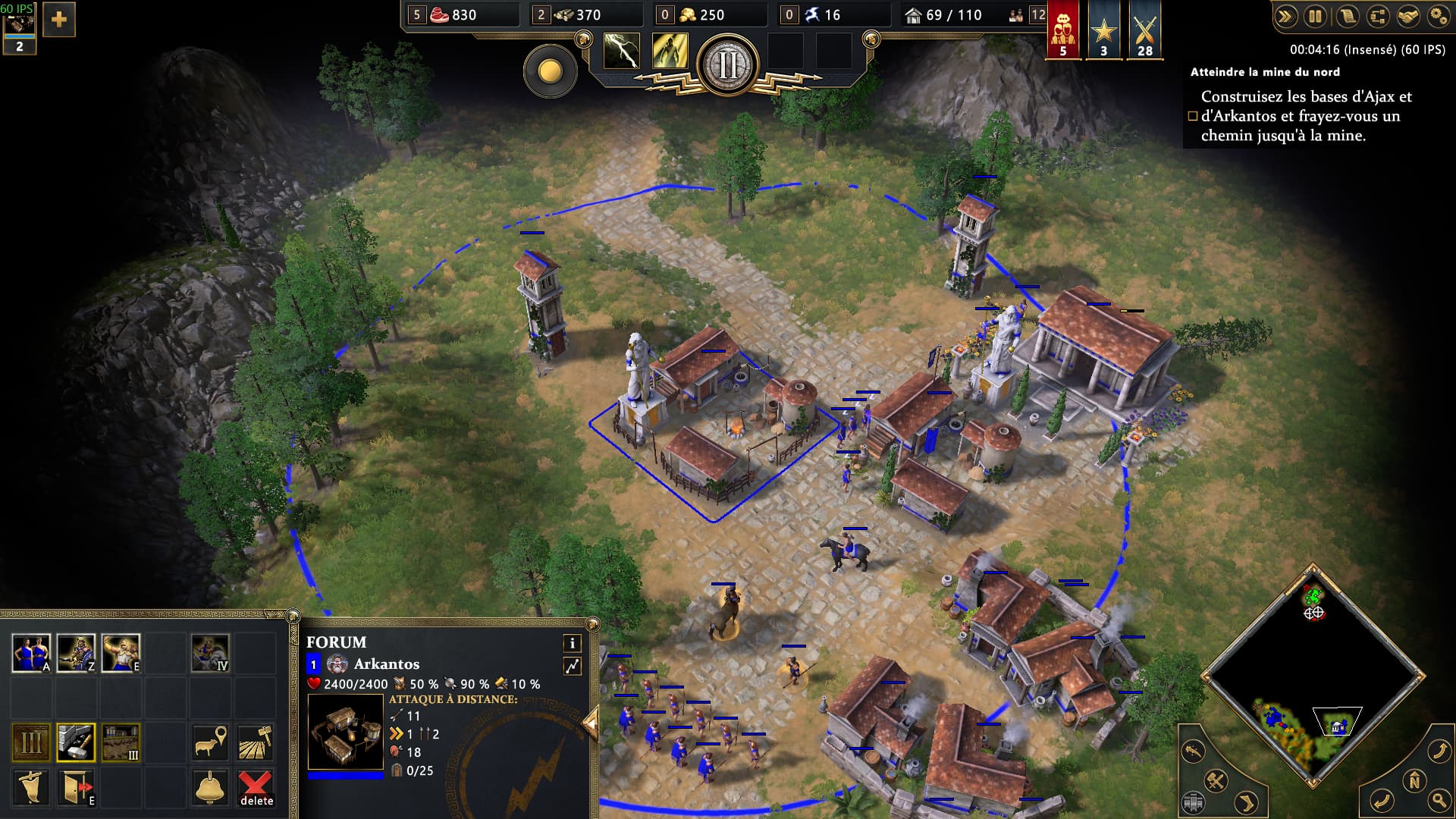Click the eject garrisoned units door icon
1456x819 pixels.
click(76, 787)
